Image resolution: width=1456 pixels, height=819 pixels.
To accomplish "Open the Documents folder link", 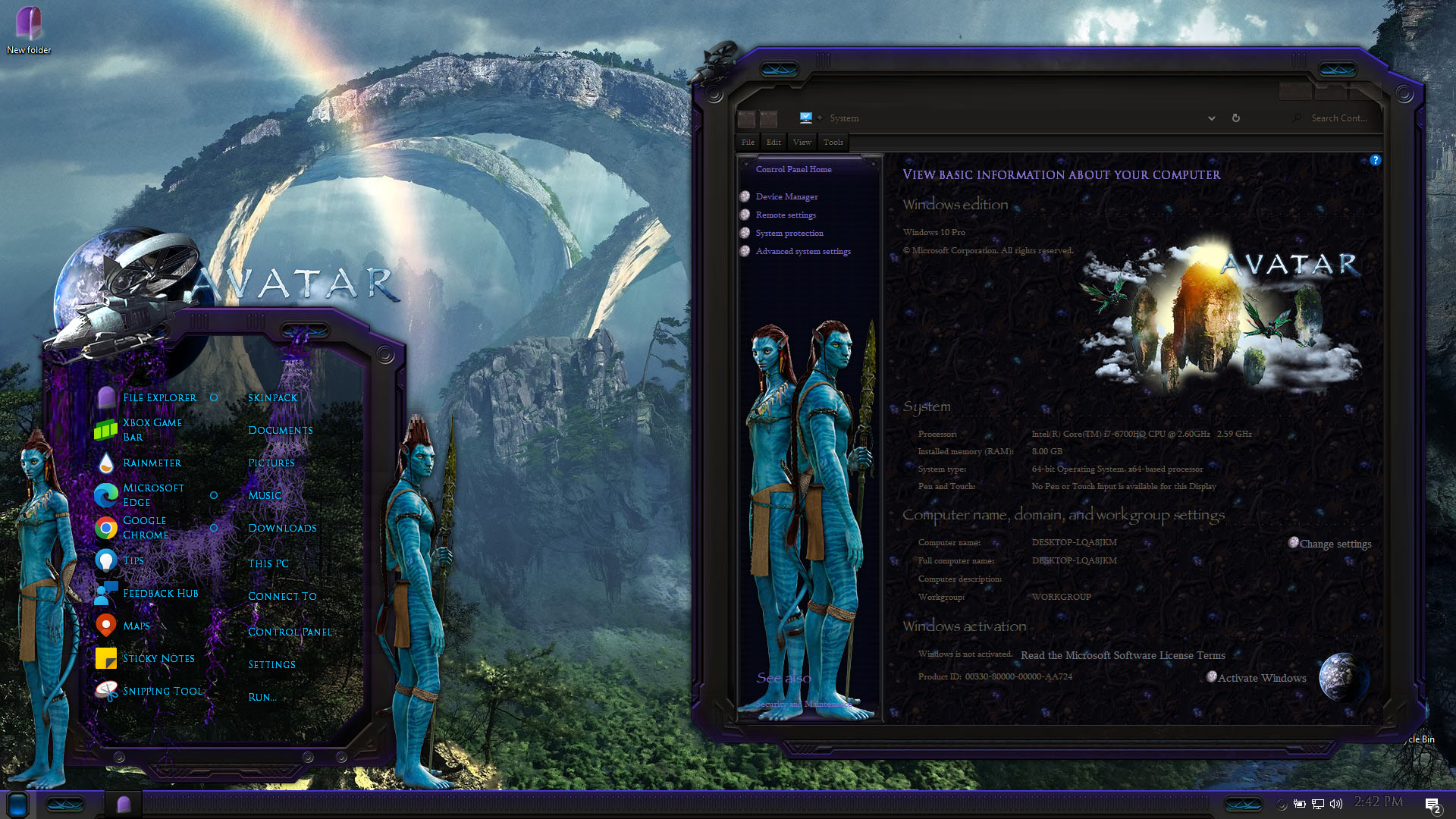I will coord(280,431).
